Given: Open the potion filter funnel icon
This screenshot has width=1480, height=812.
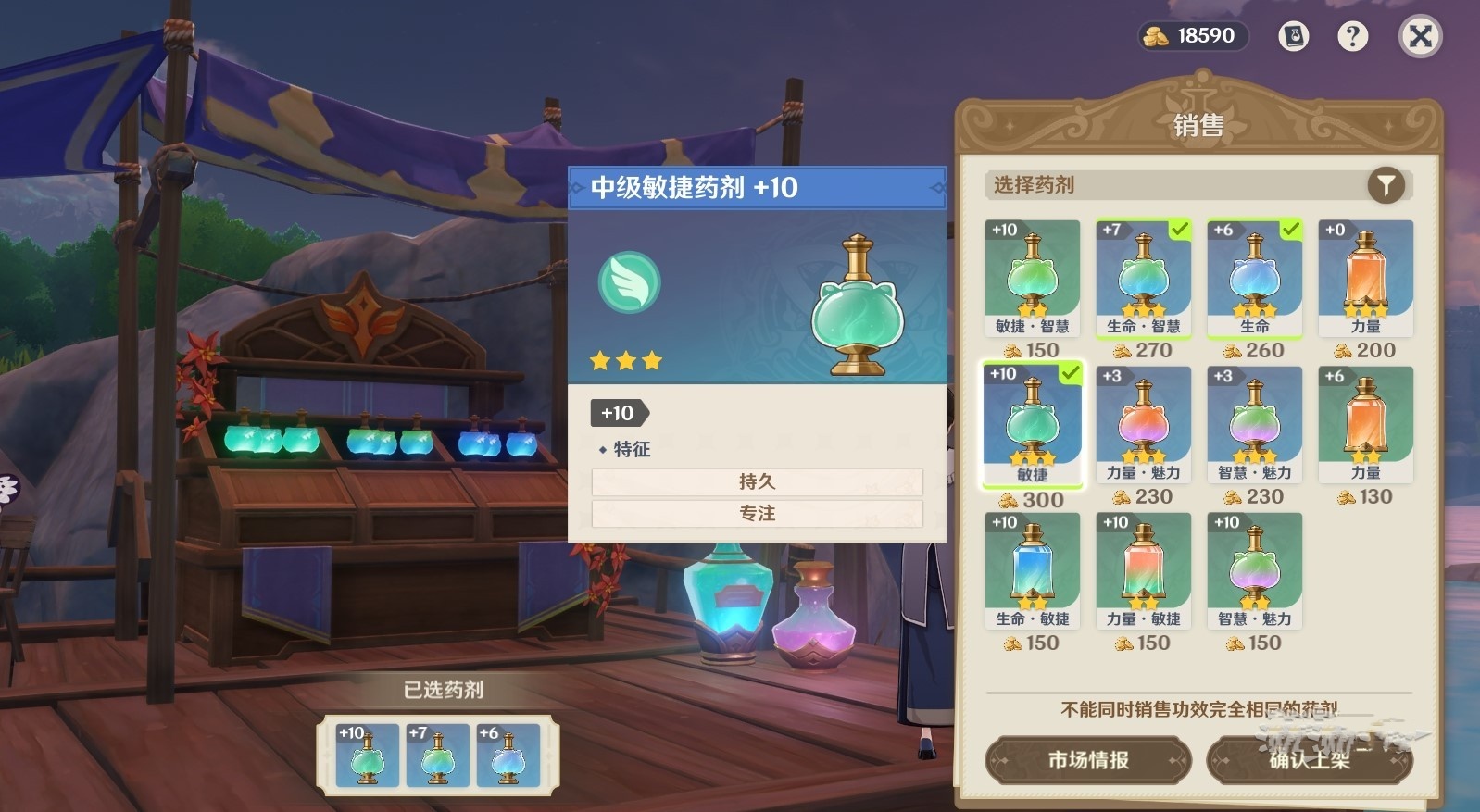Looking at the screenshot, I should pos(1384,185).
